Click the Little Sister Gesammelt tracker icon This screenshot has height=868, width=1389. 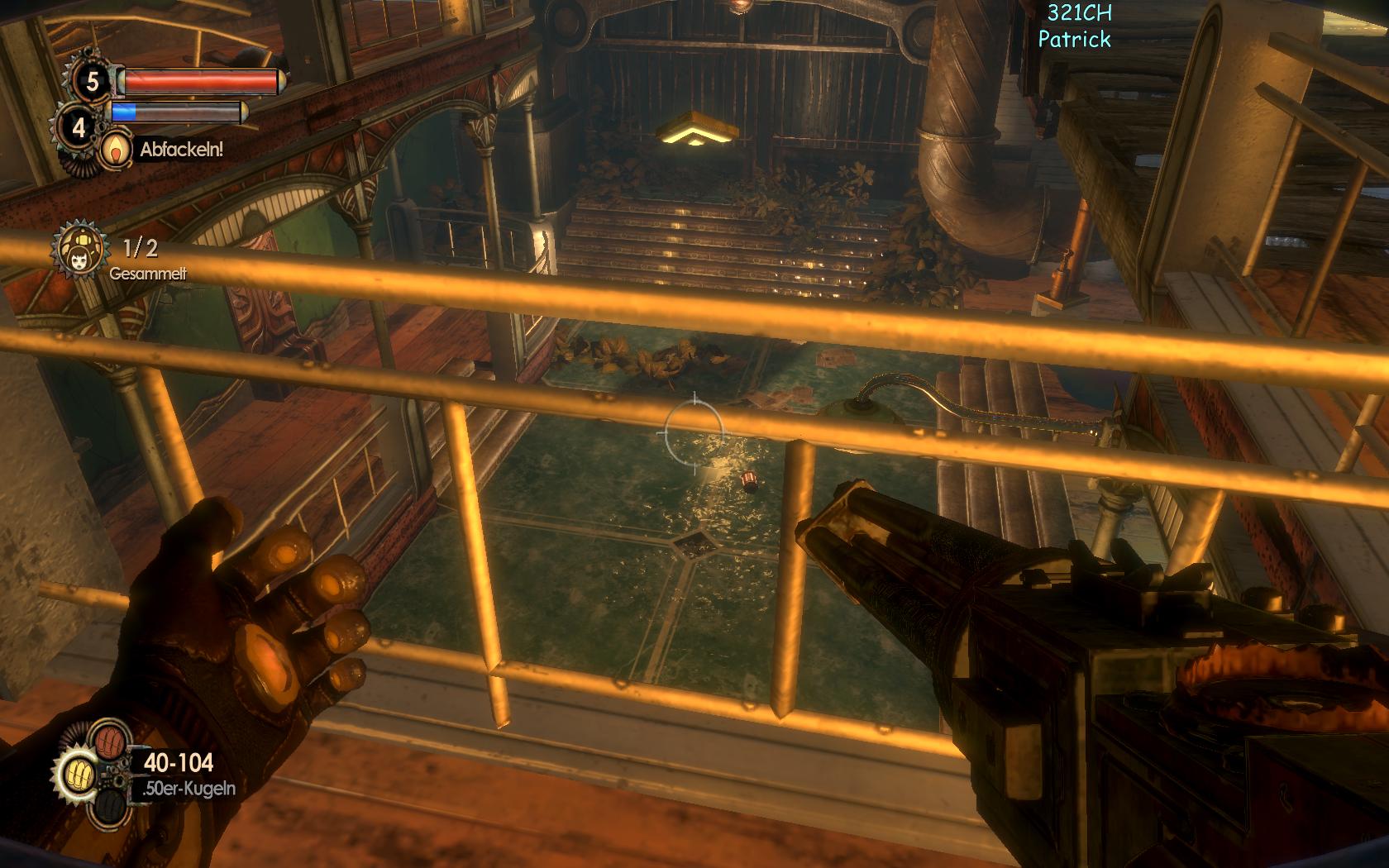pos(81,249)
